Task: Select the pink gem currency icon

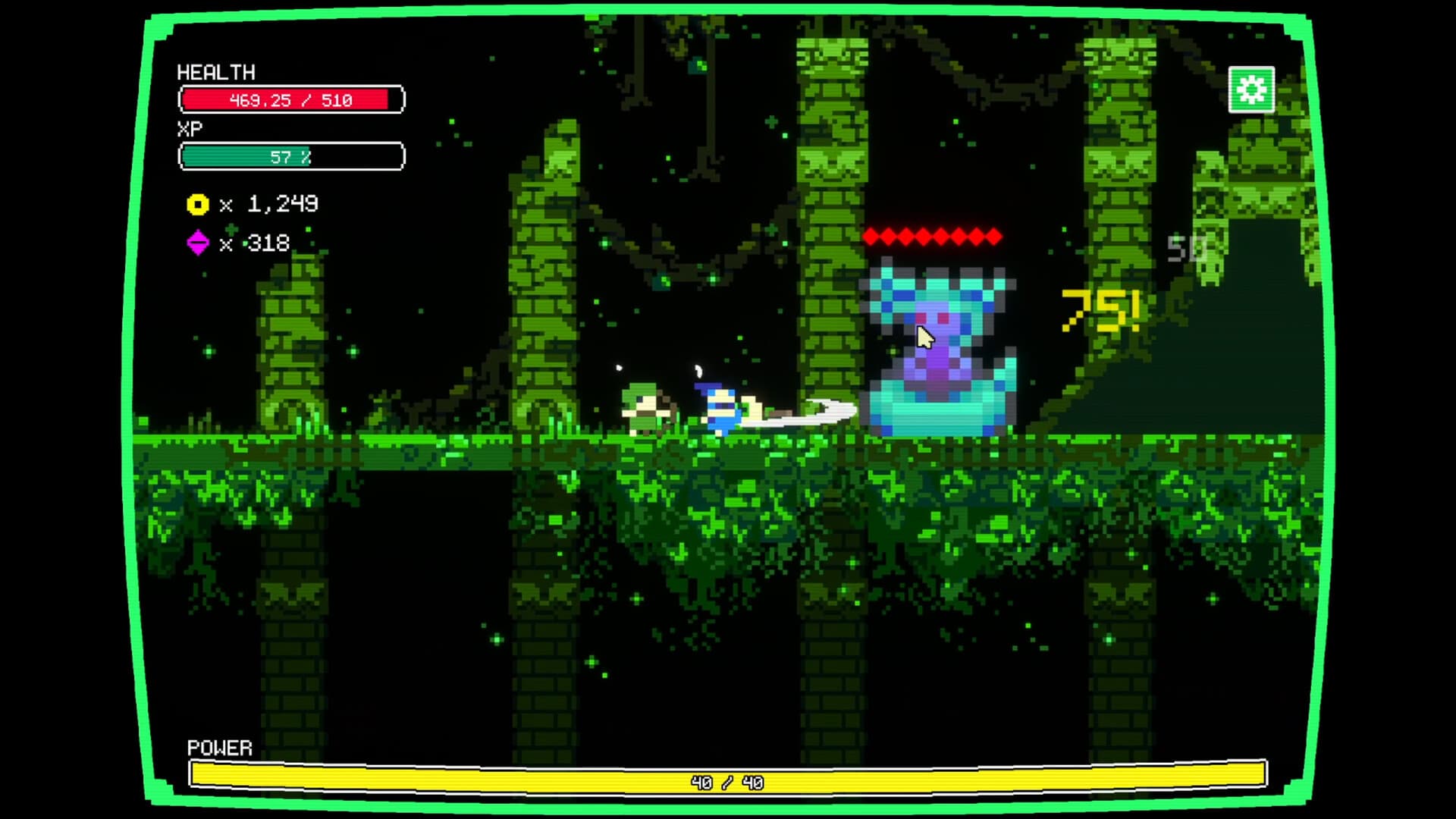Action: click(x=197, y=244)
